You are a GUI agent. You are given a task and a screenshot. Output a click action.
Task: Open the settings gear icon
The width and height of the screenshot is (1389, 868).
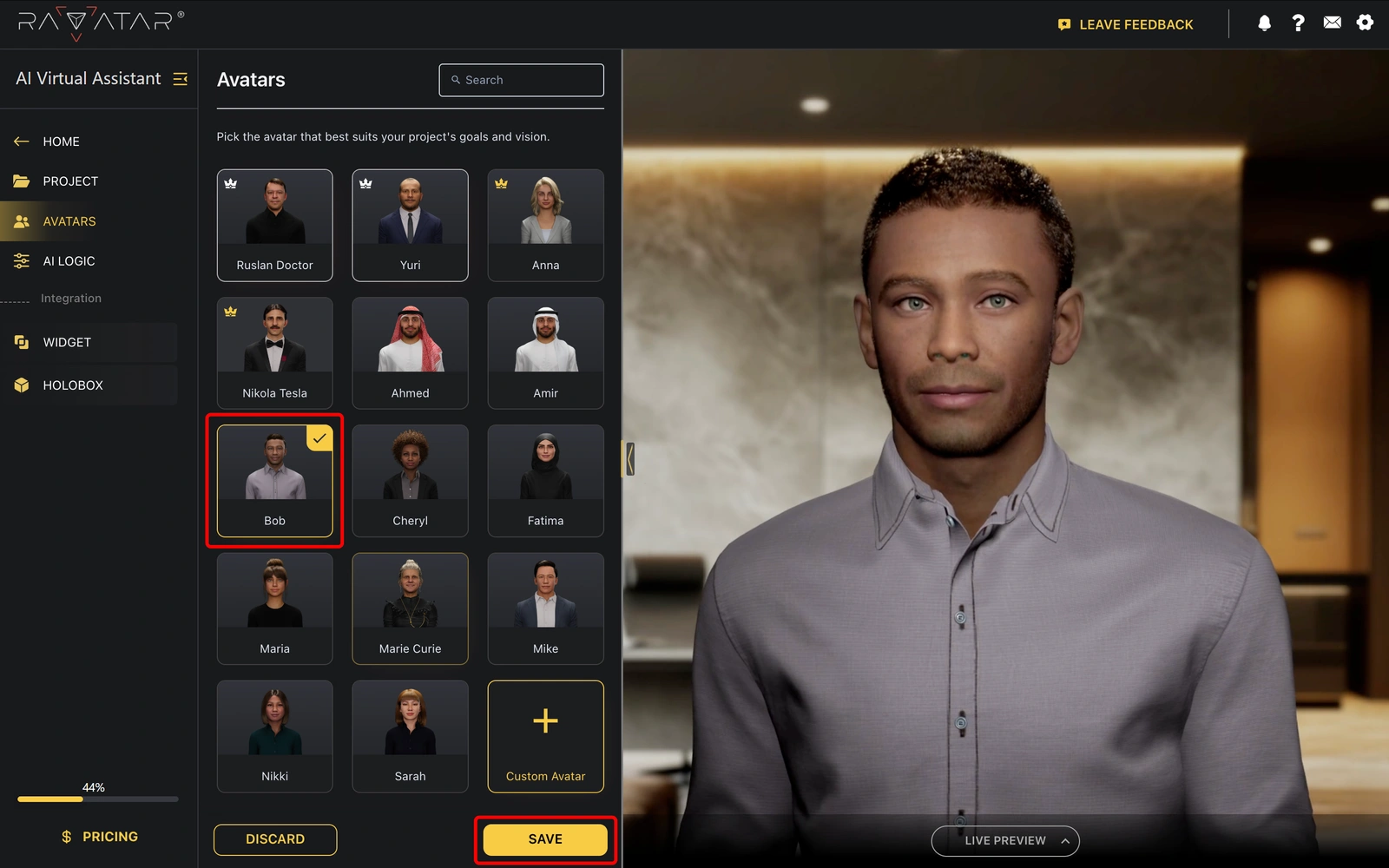click(1366, 23)
